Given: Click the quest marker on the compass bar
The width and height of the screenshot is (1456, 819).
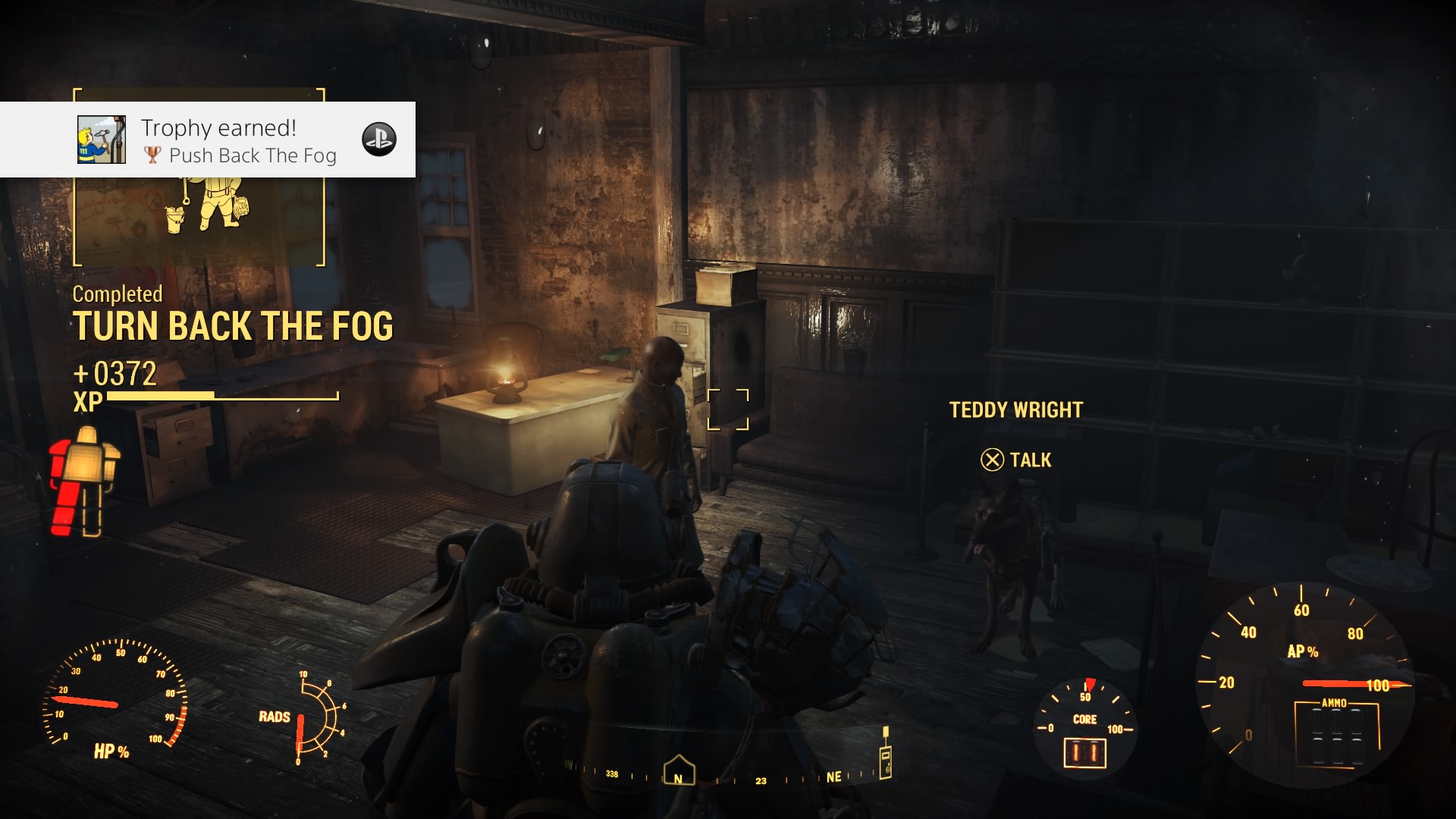Looking at the screenshot, I should (x=884, y=752).
